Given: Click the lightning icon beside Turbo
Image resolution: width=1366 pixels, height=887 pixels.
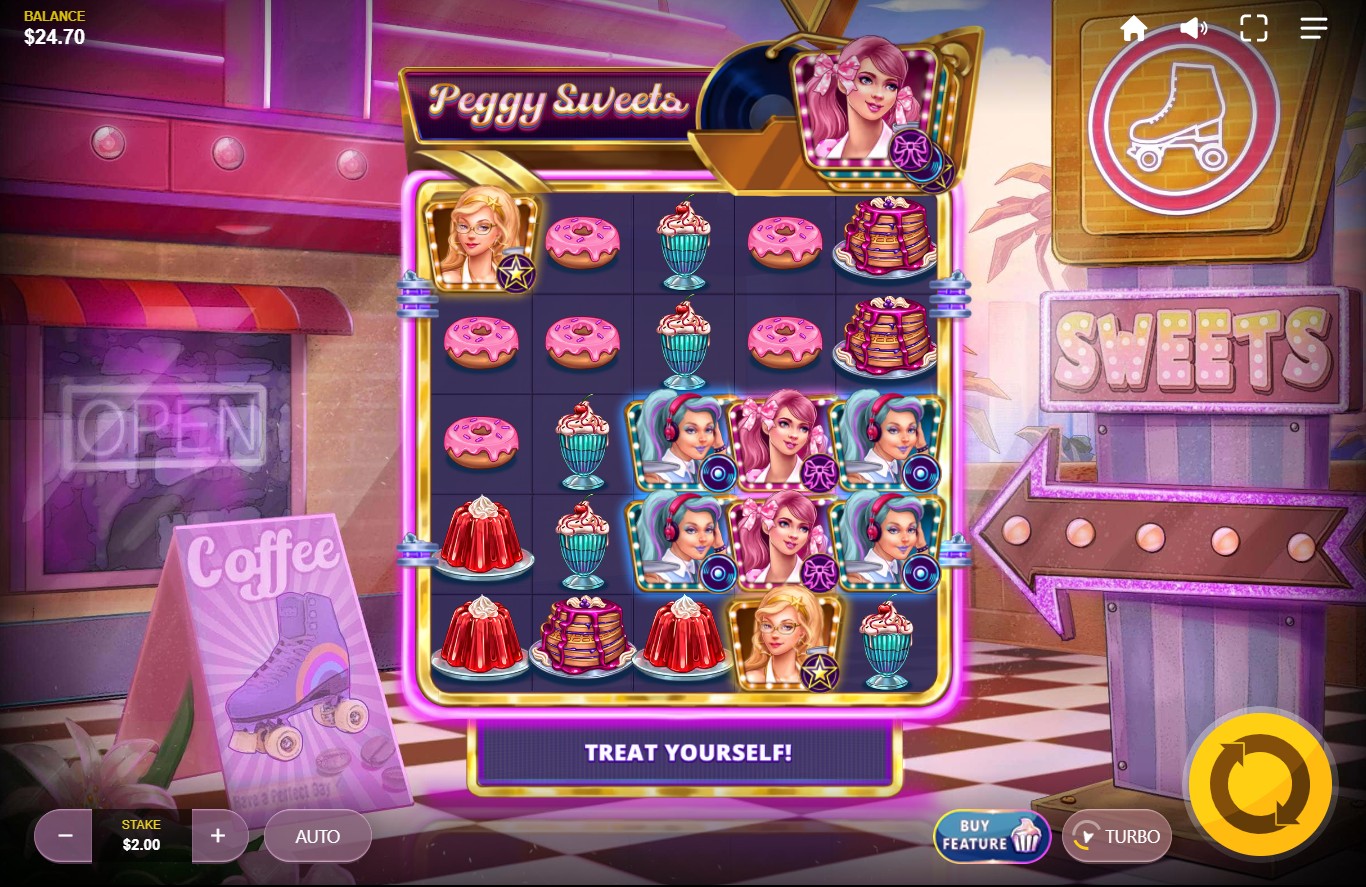Looking at the screenshot, I should click(x=1085, y=836).
